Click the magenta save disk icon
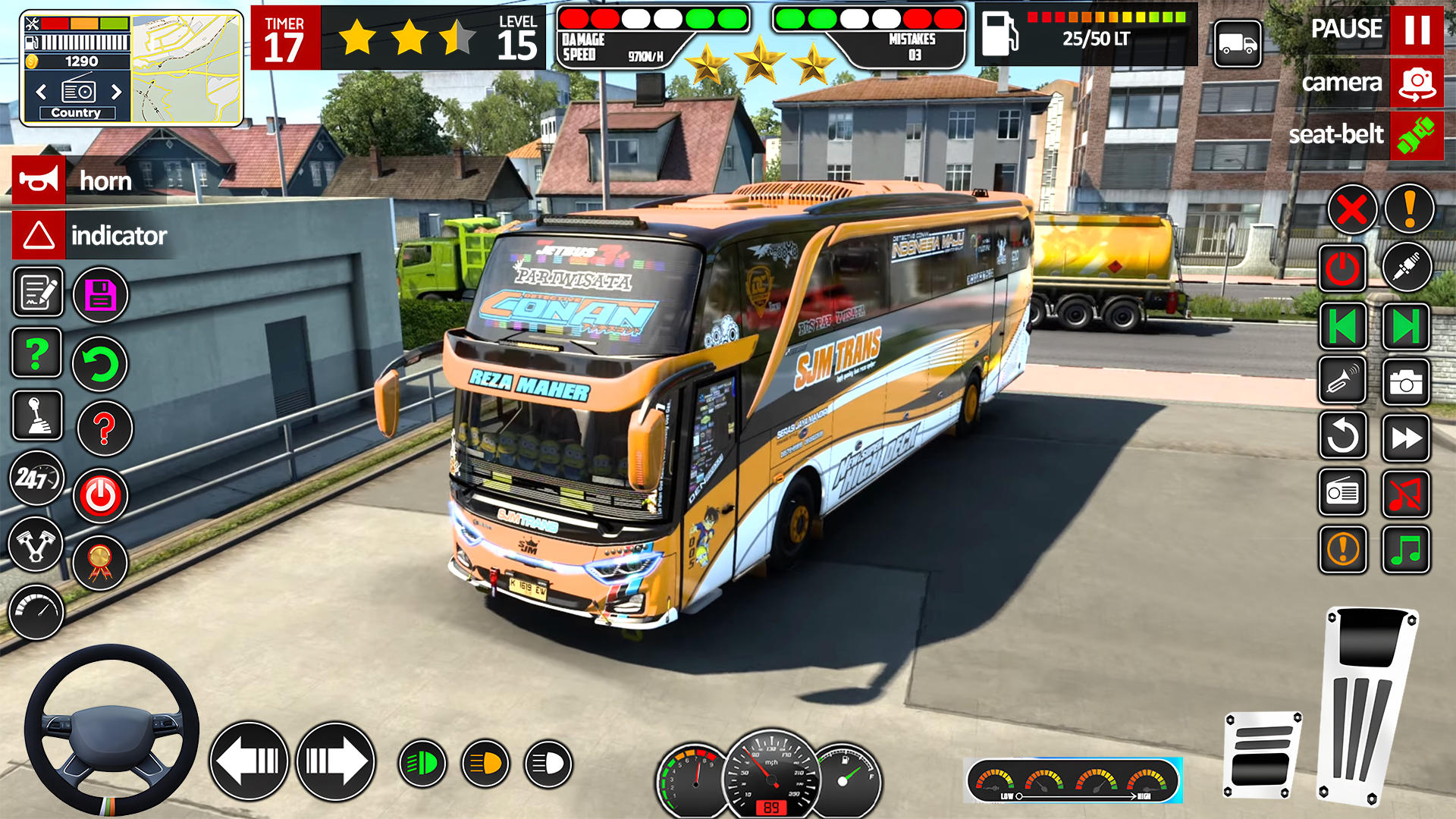1456x819 pixels. pos(100,295)
